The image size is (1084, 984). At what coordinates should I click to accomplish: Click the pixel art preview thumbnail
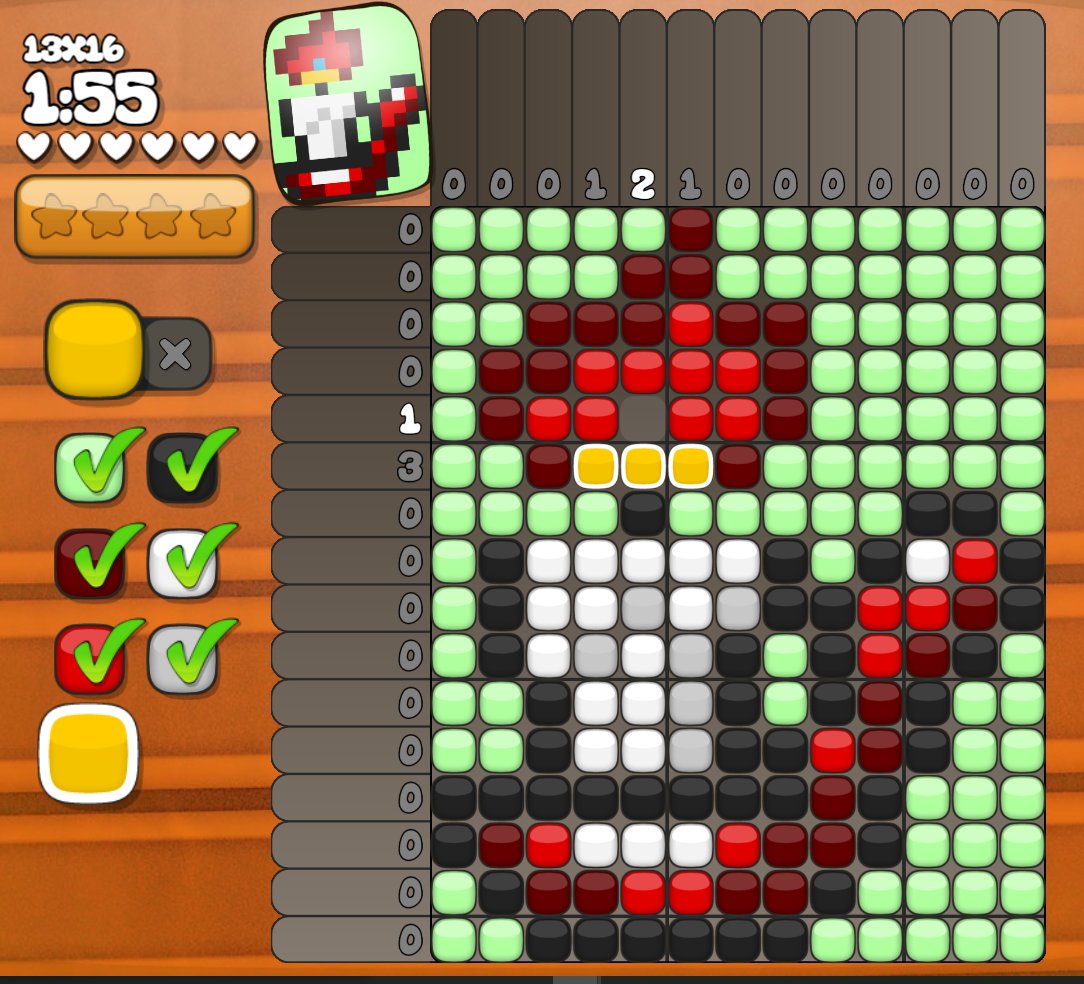pyautogui.click(x=347, y=104)
